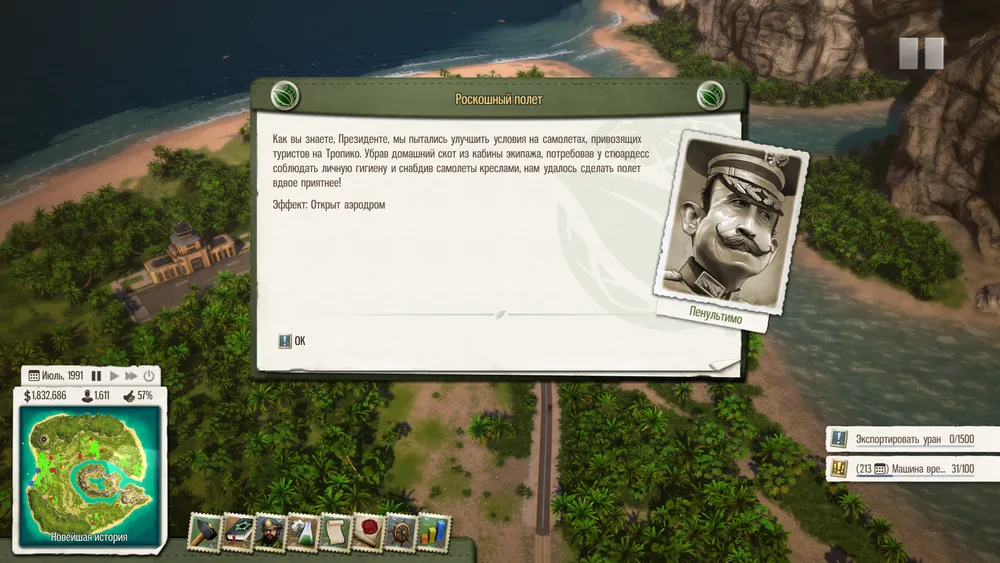1000x563 pixels.
Task: Show the bar chart overlays stamp
Action: tap(432, 533)
